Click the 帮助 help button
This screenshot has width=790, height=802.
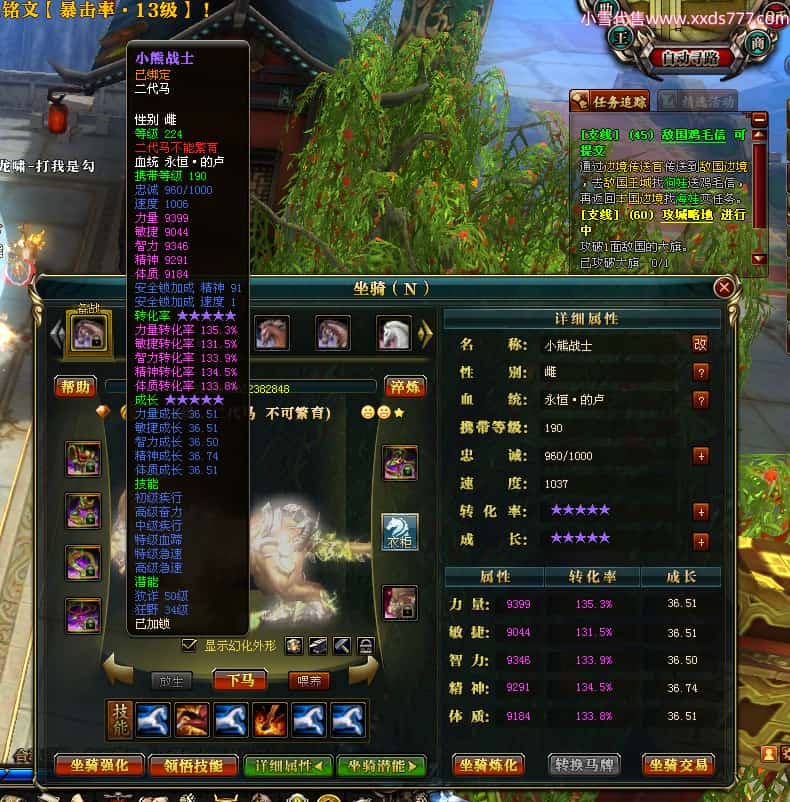pyautogui.click(x=75, y=386)
